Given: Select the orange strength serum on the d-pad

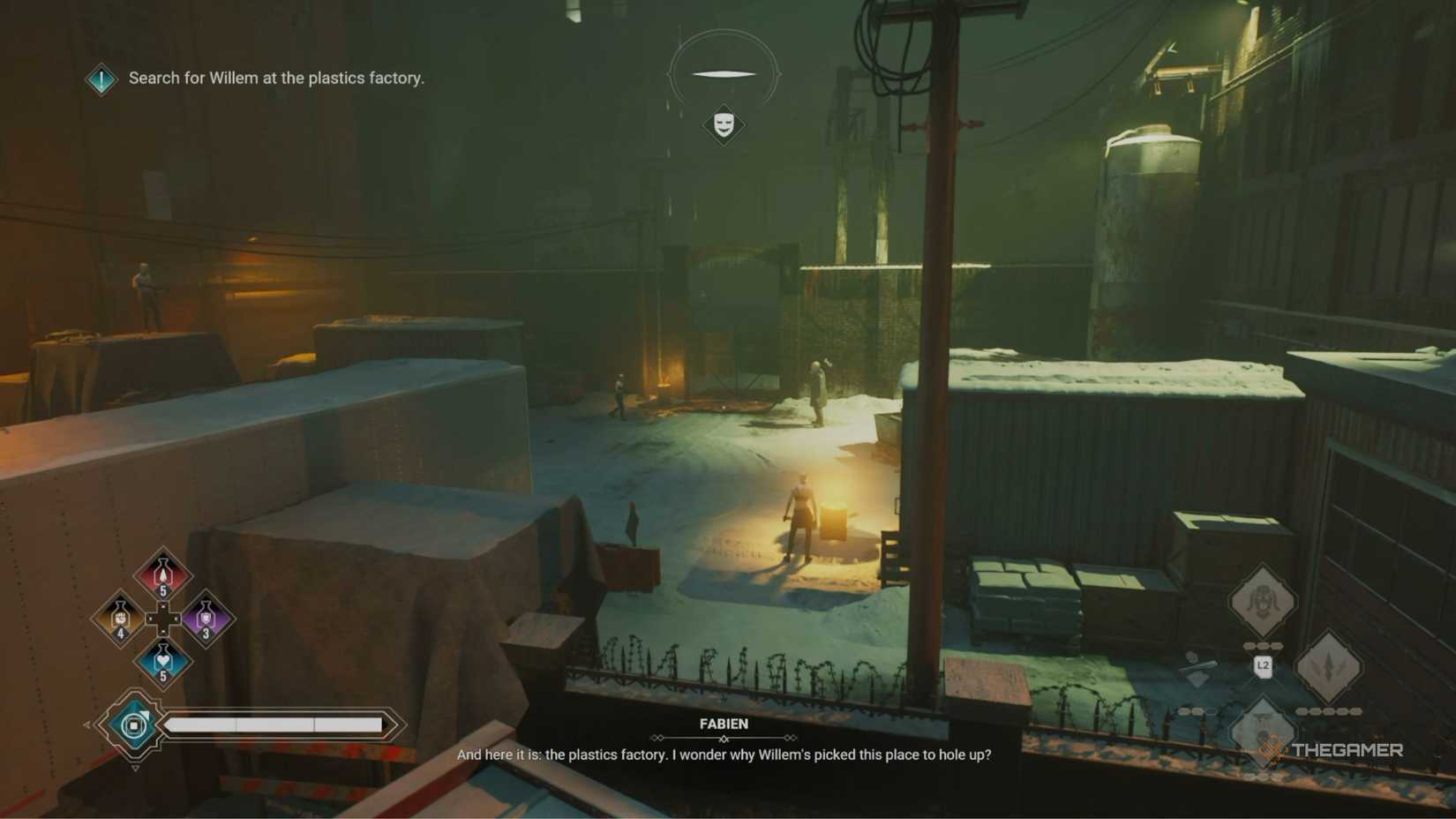Looking at the screenshot, I should tap(120, 619).
